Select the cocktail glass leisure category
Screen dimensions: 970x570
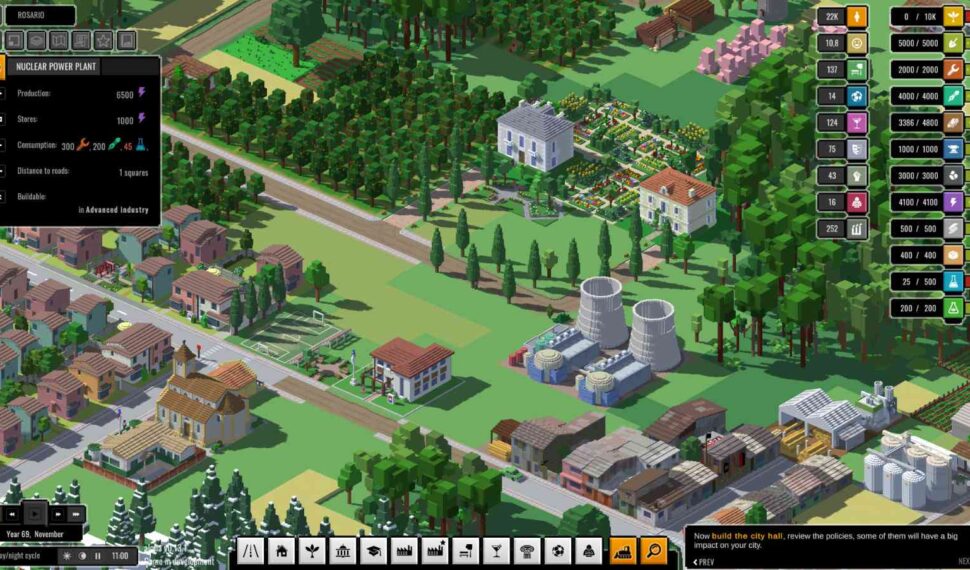pyautogui.click(x=498, y=550)
